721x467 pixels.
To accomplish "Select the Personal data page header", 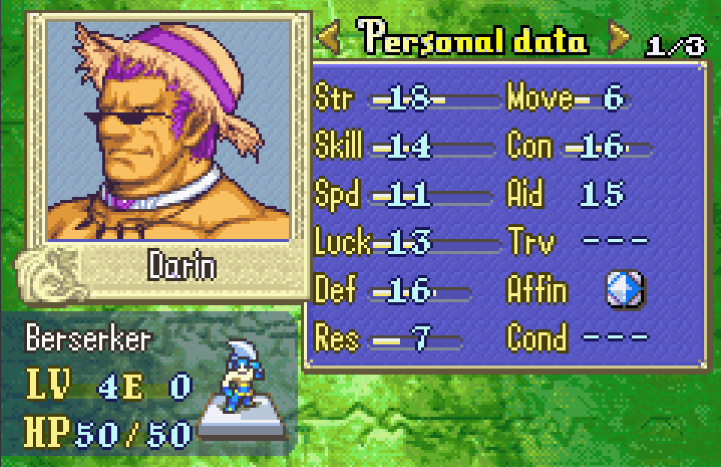I will pos(474,40).
